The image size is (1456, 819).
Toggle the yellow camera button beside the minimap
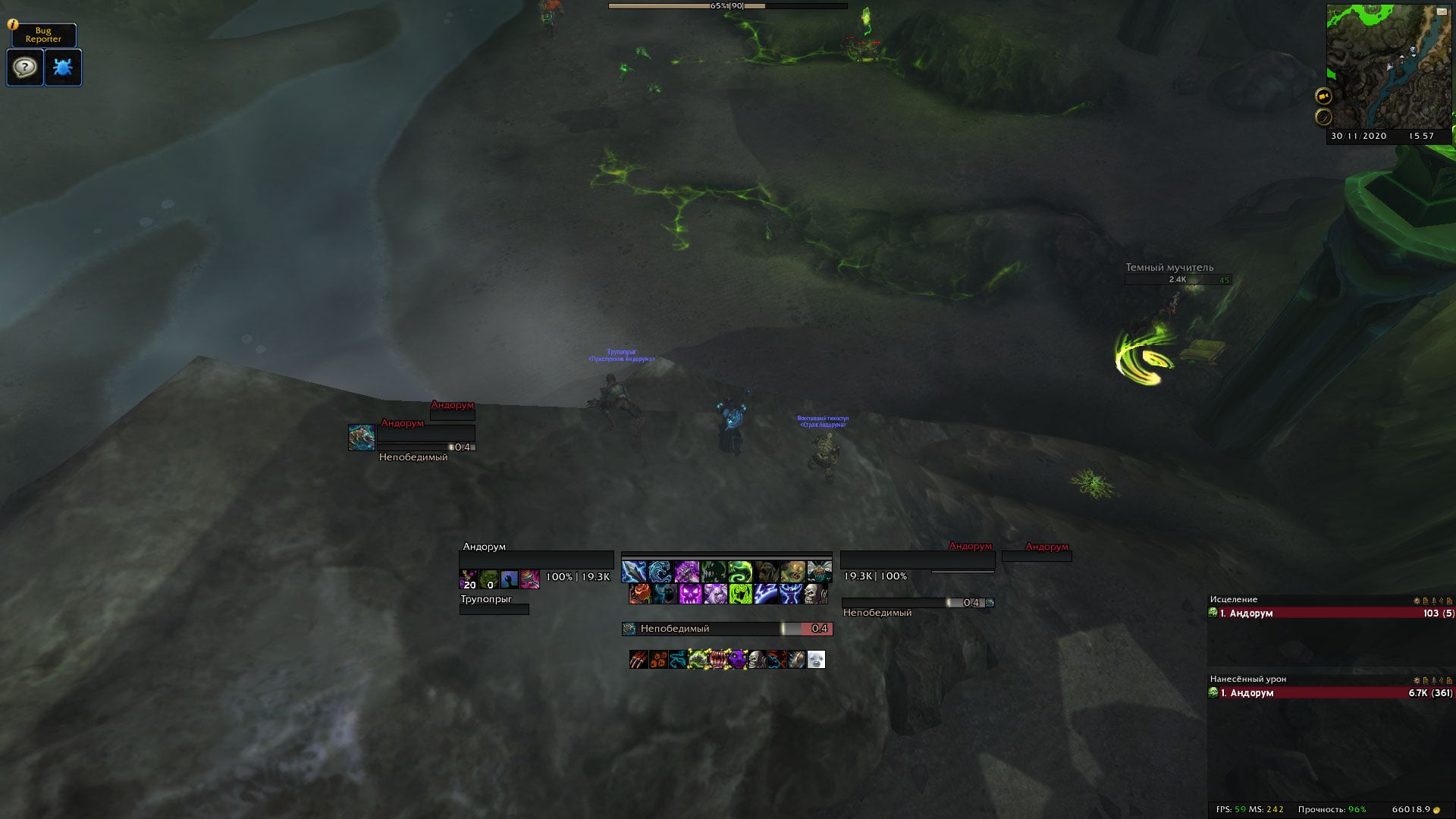1323,96
